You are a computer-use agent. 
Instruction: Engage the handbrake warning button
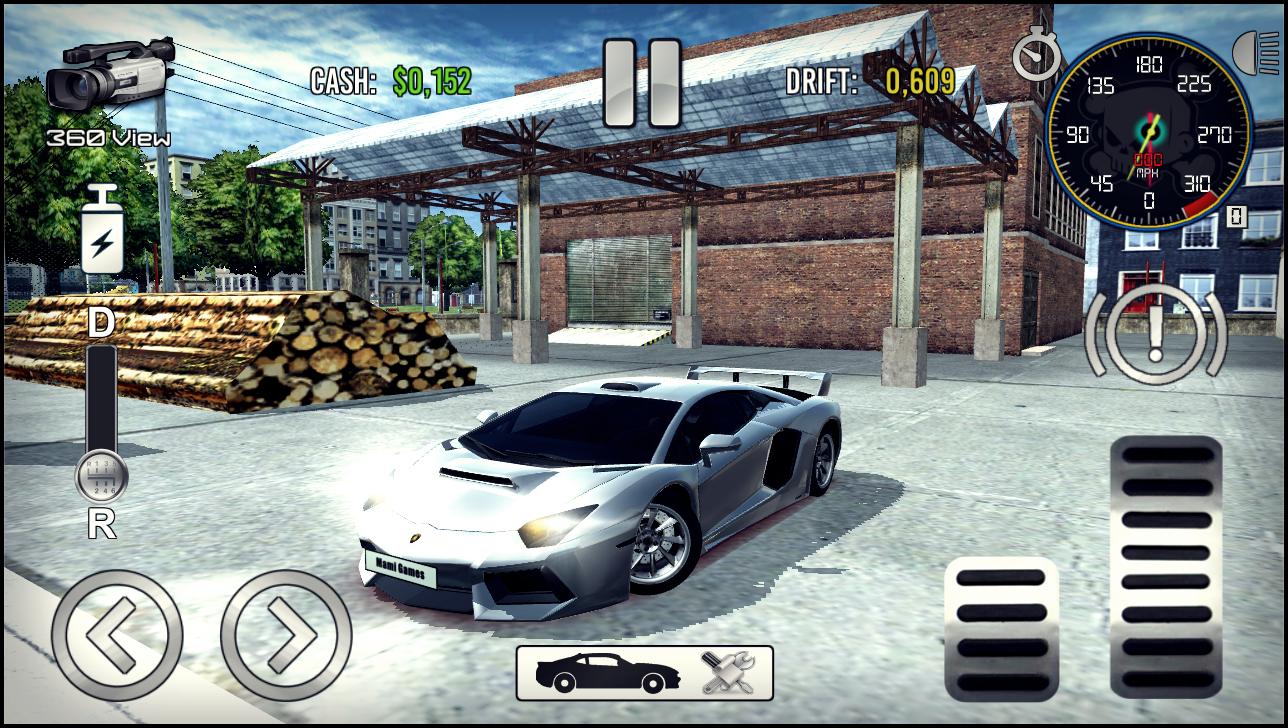point(1155,334)
